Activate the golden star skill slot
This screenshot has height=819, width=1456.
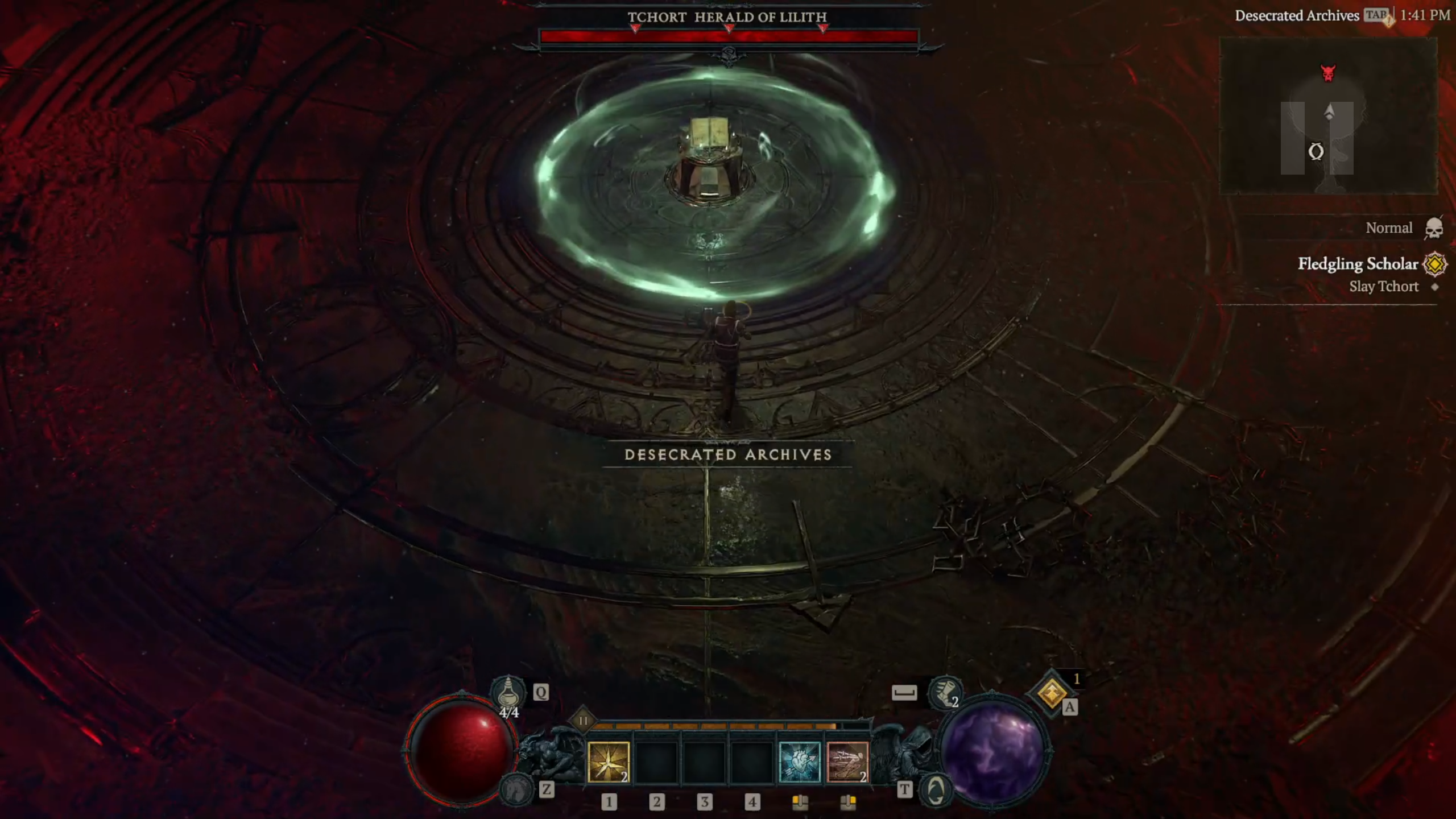(608, 762)
